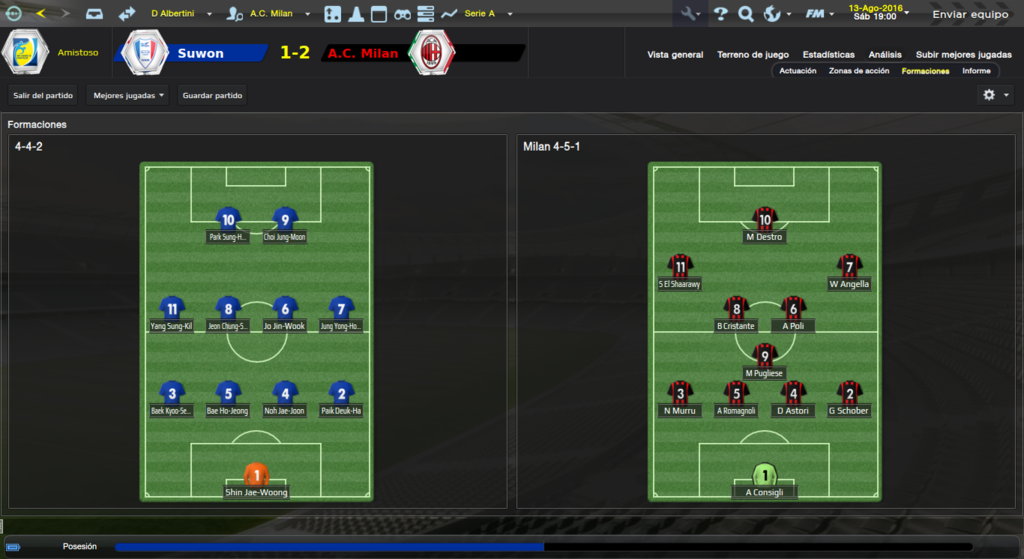The width and height of the screenshot is (1024, 559).
Task: Save the match with Guardar partido
Action: click(x=211, y=95)
